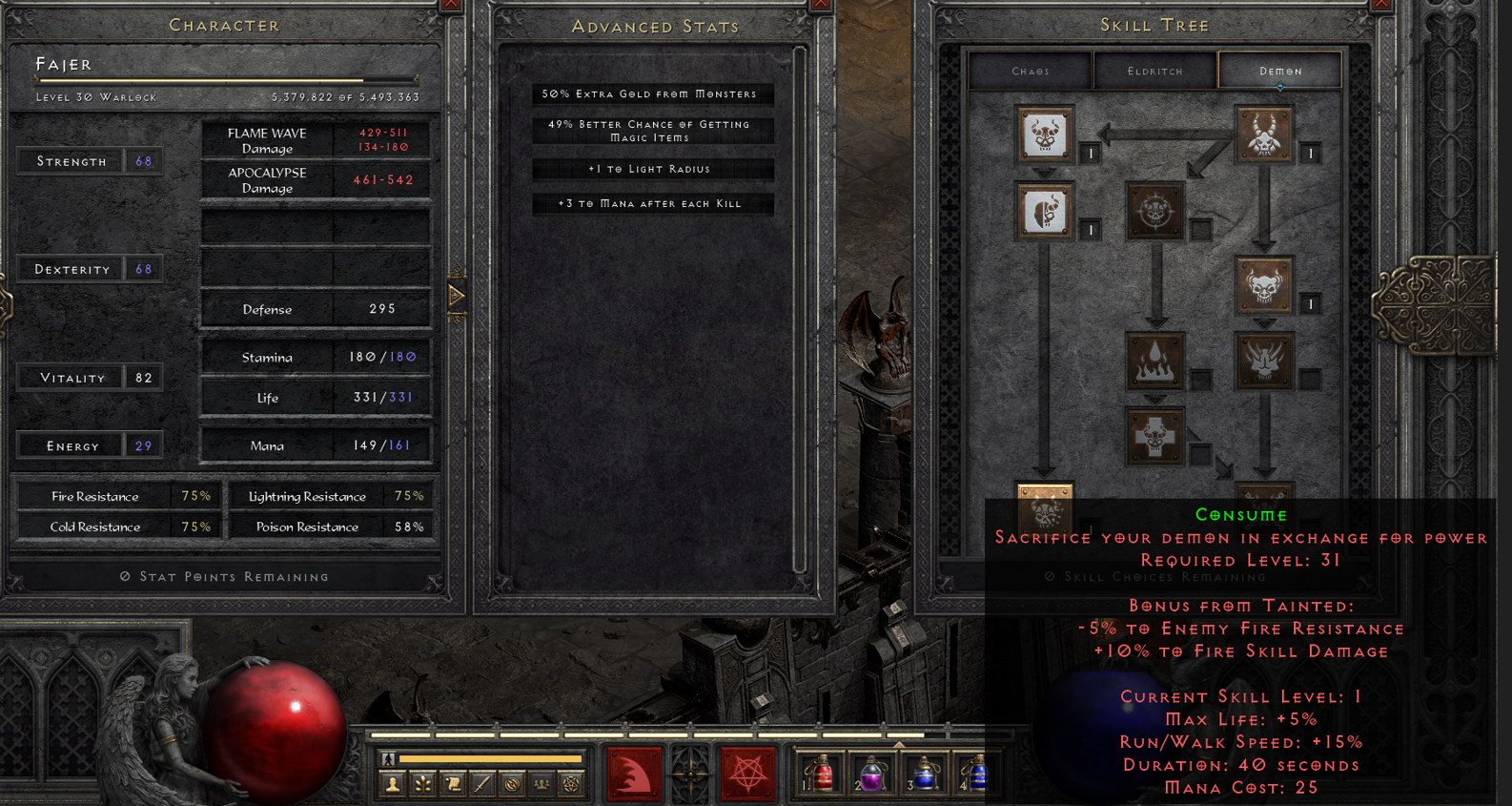Open the quest scroll mini-menu button

[x=453, y=784]
